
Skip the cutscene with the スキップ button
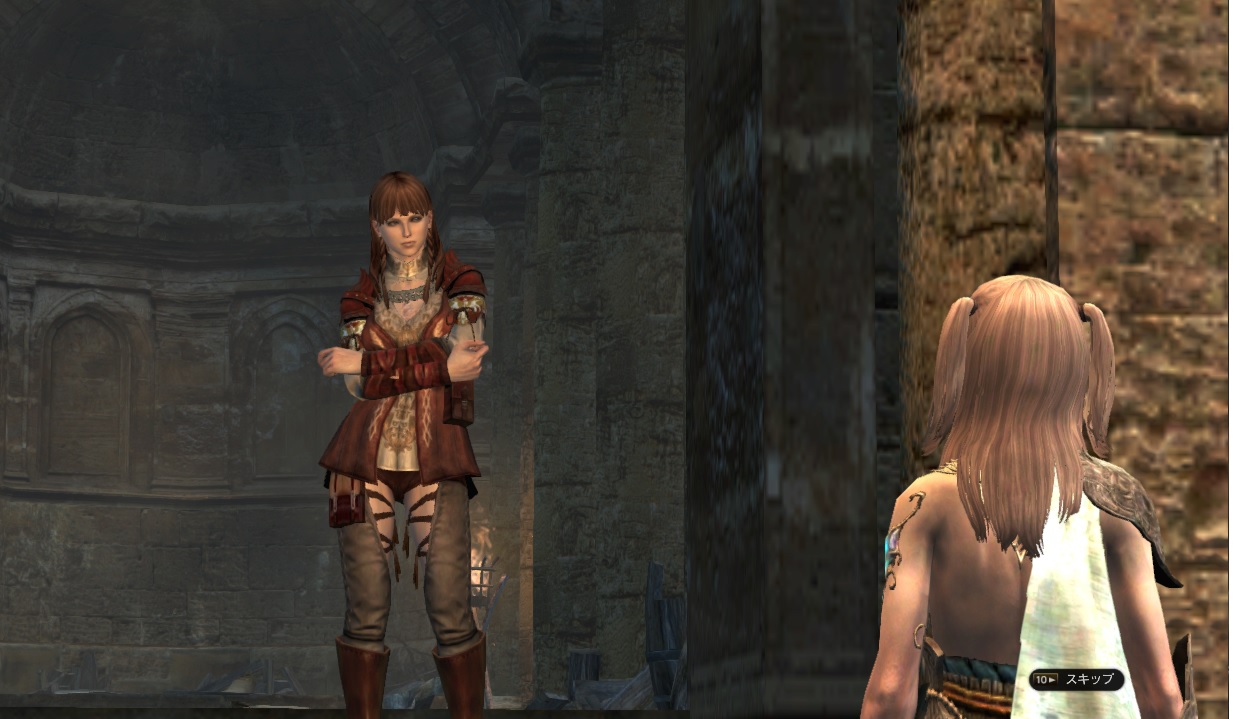click(x=1076, y=680)
